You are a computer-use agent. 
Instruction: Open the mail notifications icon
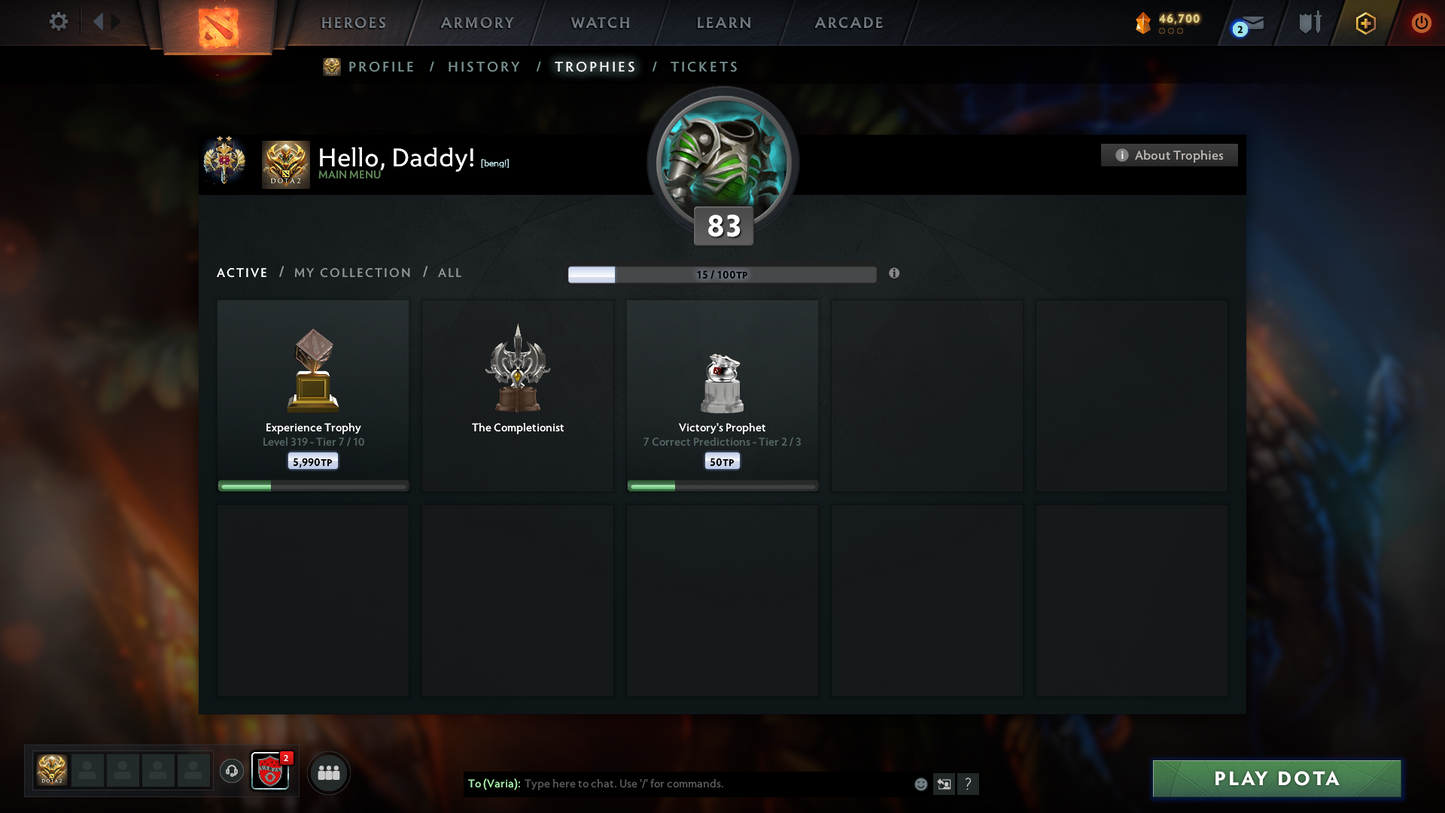(x=1249, y=23)
